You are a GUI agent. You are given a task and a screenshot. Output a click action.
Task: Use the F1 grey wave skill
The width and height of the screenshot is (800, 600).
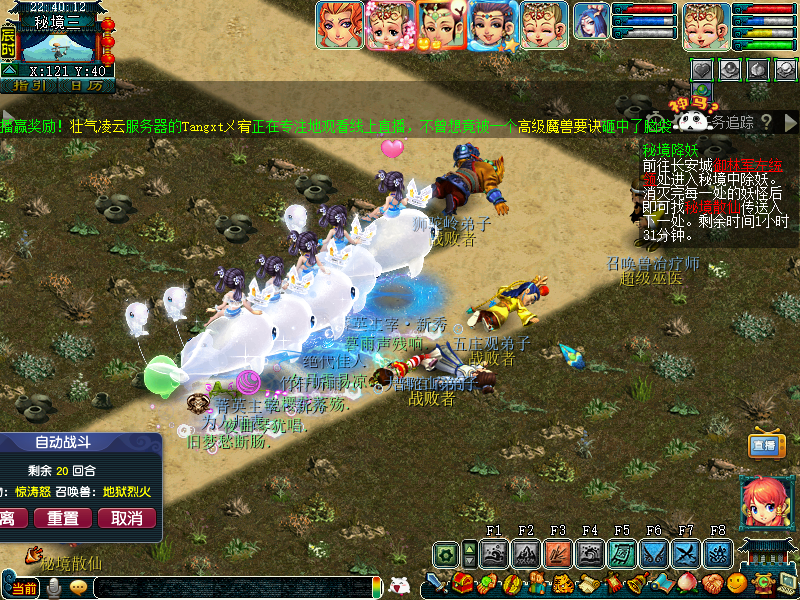(x=493, y=553)
